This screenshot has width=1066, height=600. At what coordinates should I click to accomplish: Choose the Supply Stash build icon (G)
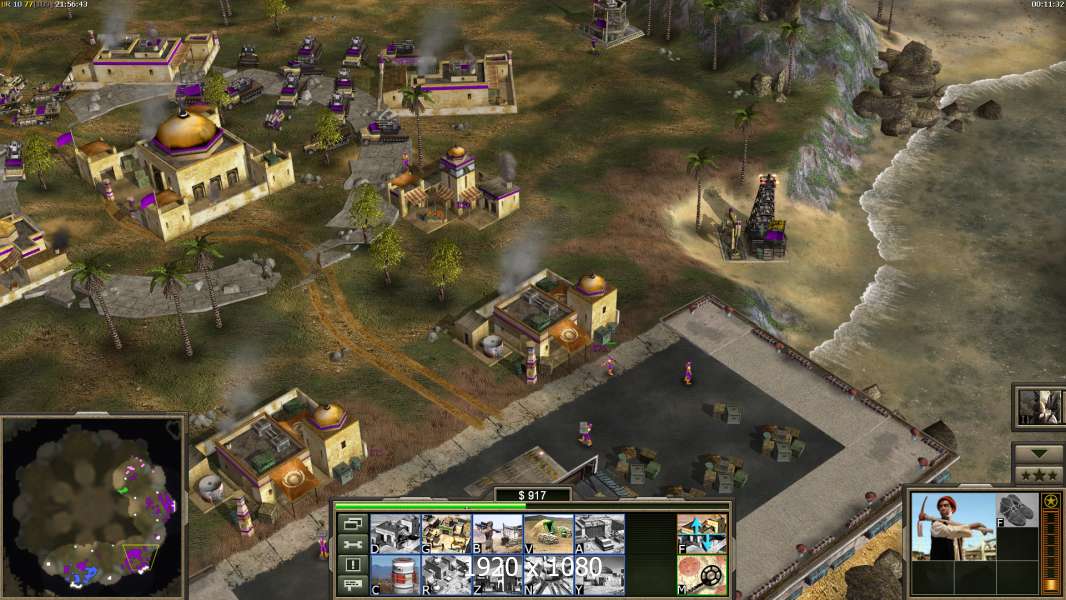pyautogui.click(x=446, y=533)
